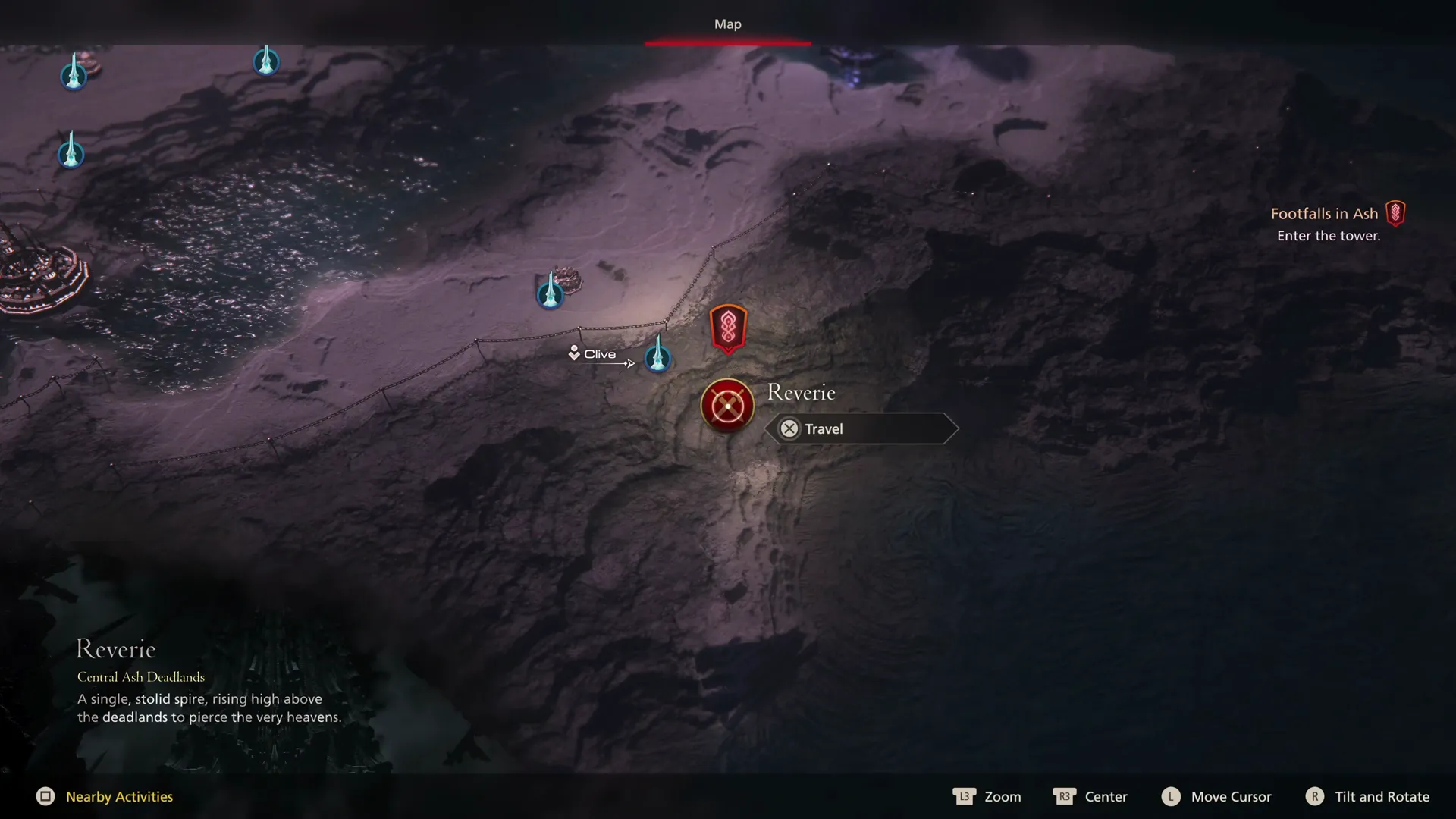Select Clive's player position marker
This screenshot has height=819, width=1456.
tap(575, 351)
